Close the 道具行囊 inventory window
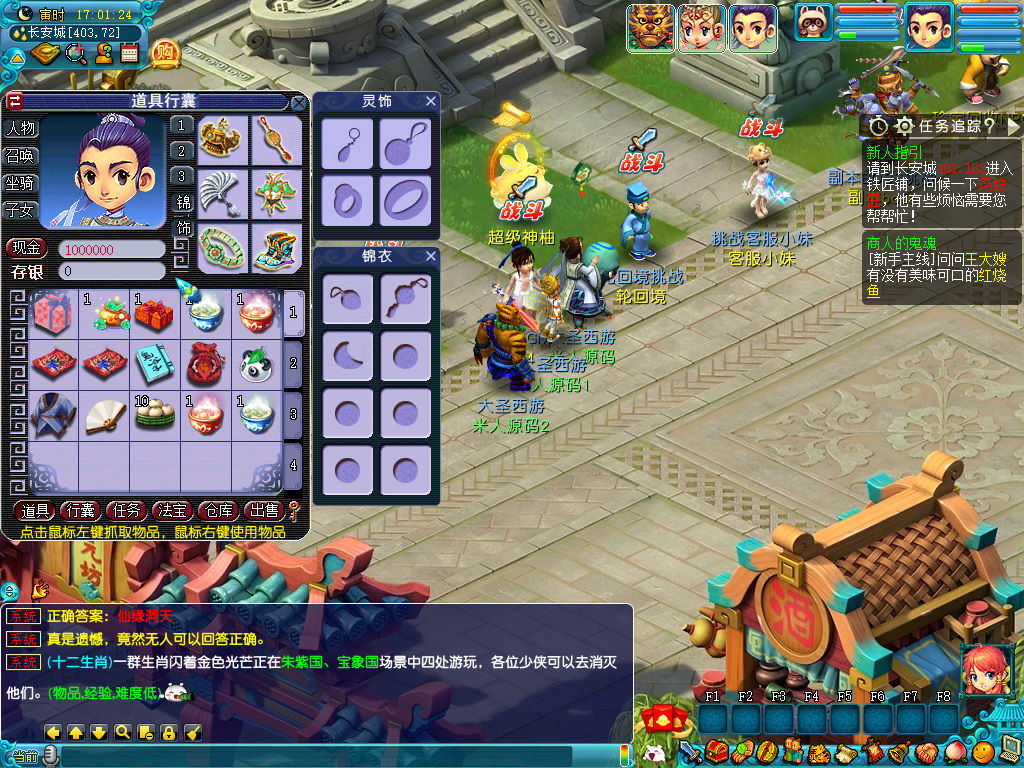 tap(298, 102)
